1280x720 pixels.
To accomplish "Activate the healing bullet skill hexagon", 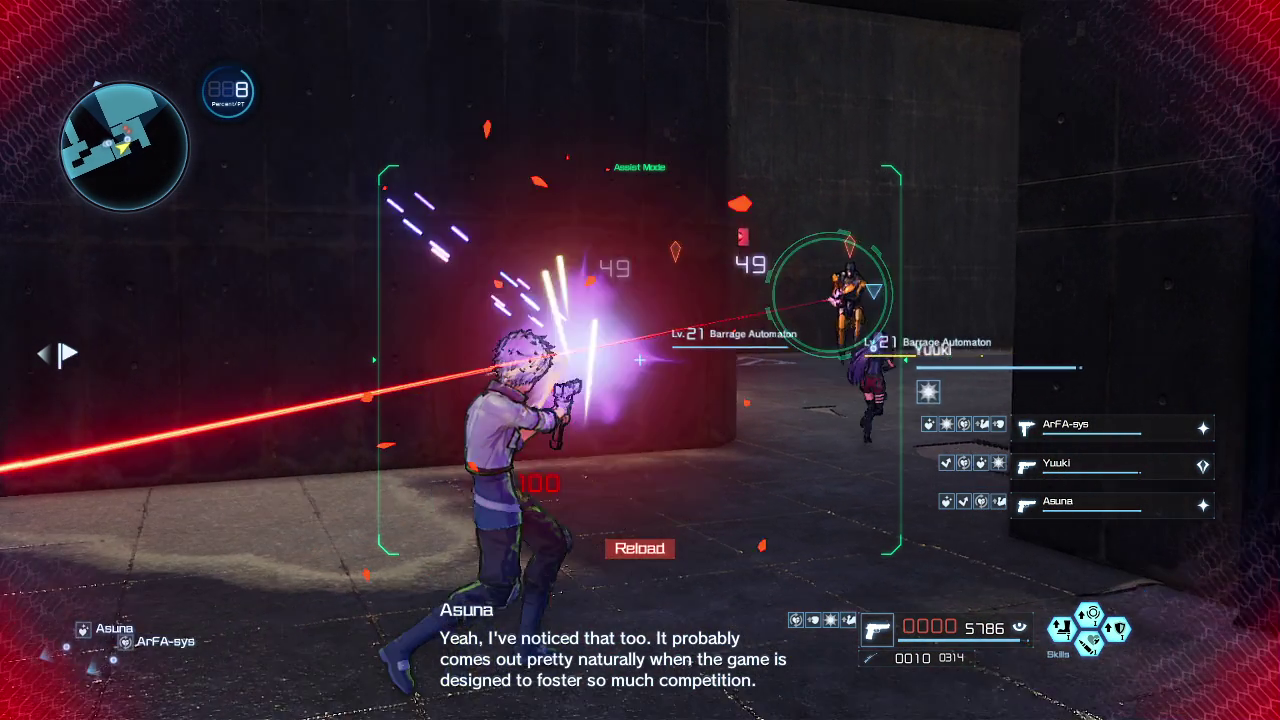I will [1089, 643].
